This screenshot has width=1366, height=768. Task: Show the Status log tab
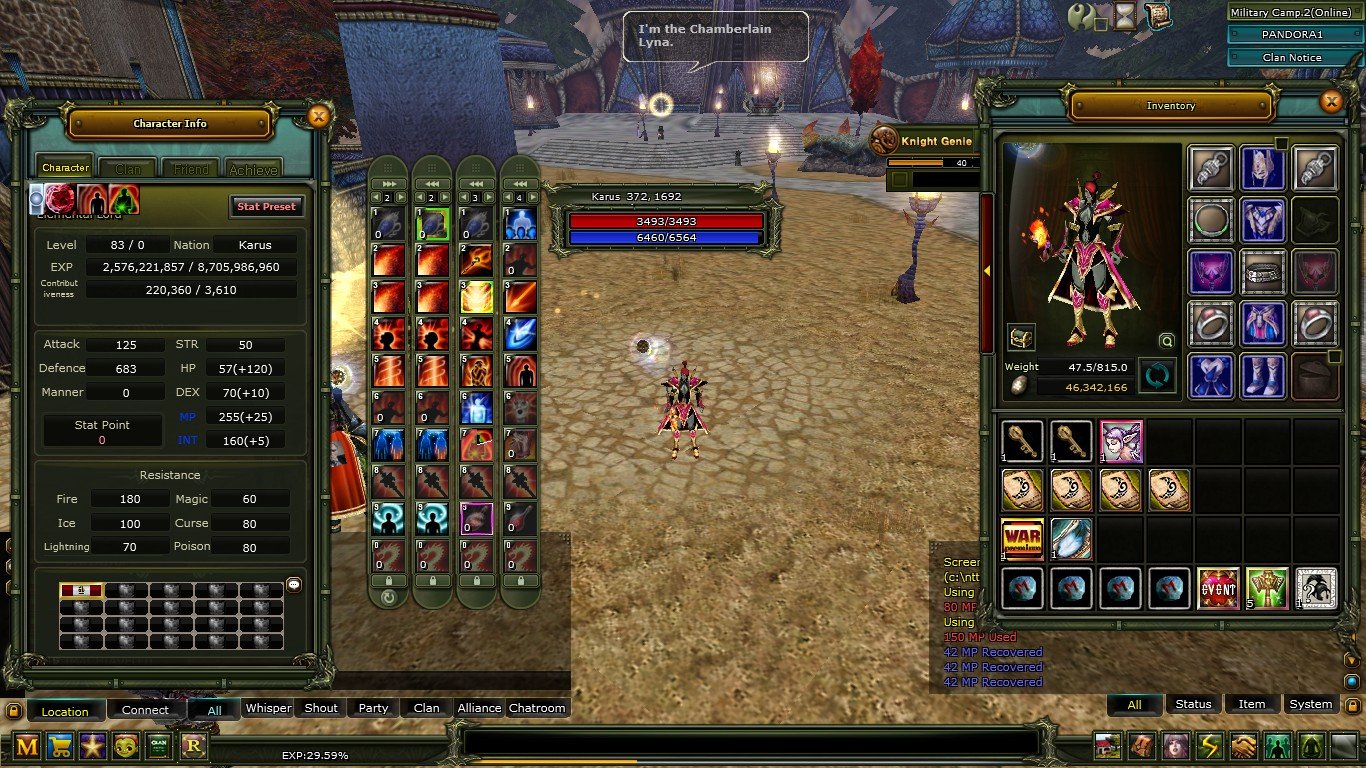click(x=1193, y=704)
